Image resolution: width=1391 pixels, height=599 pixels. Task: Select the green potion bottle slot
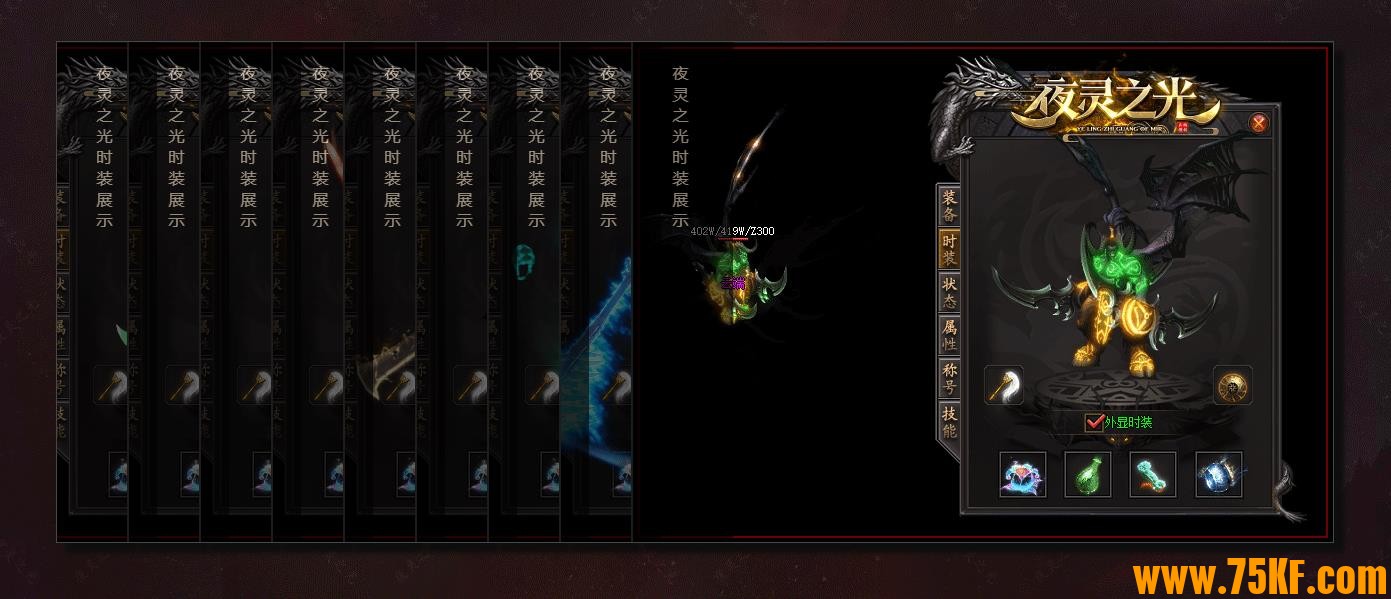click(x=1088, y=475)
